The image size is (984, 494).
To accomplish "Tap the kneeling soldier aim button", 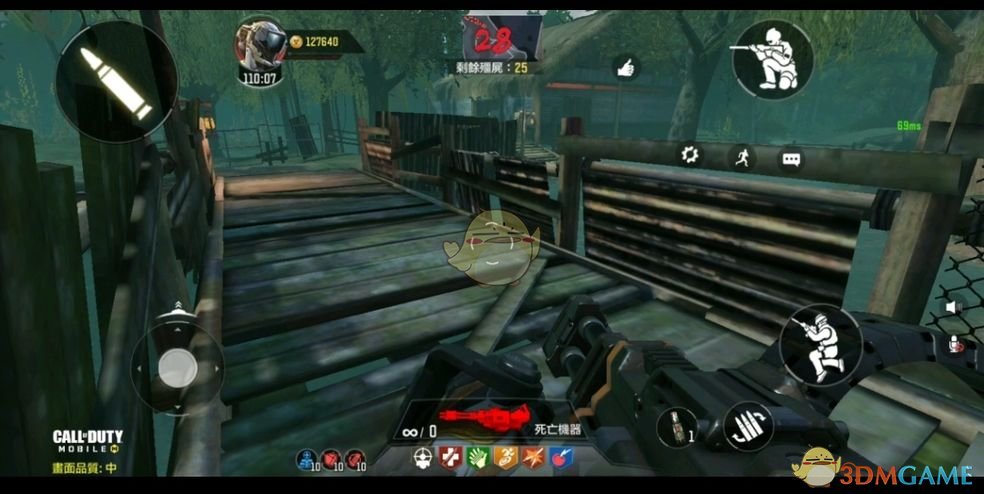I will tap(772, 59).
